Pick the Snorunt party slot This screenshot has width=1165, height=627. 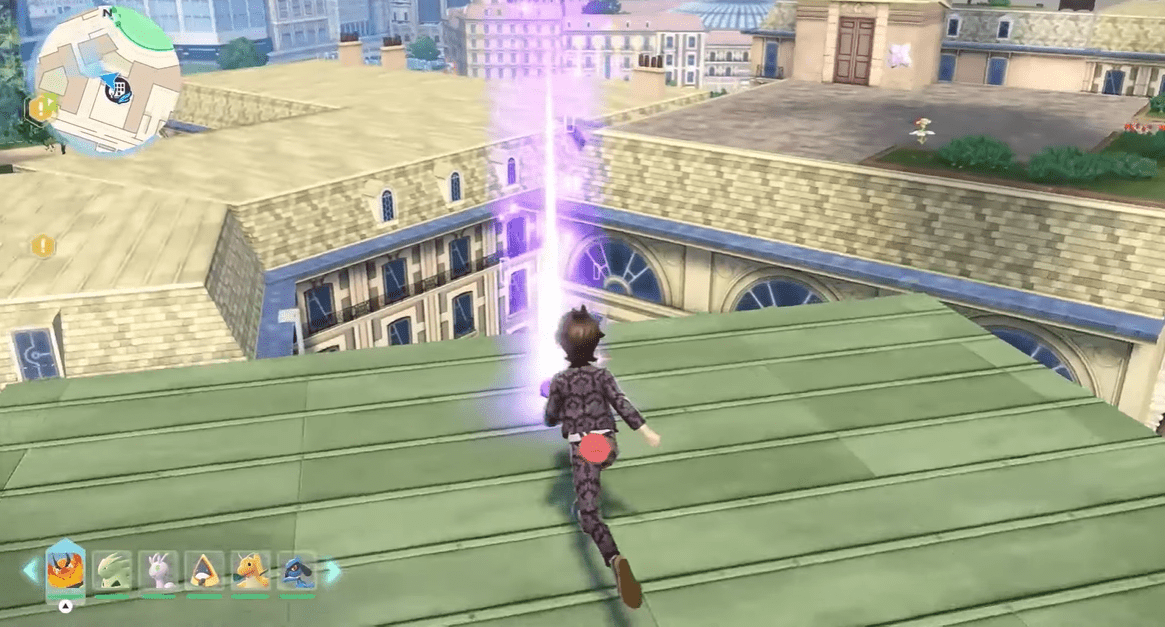tap(205, 571)
